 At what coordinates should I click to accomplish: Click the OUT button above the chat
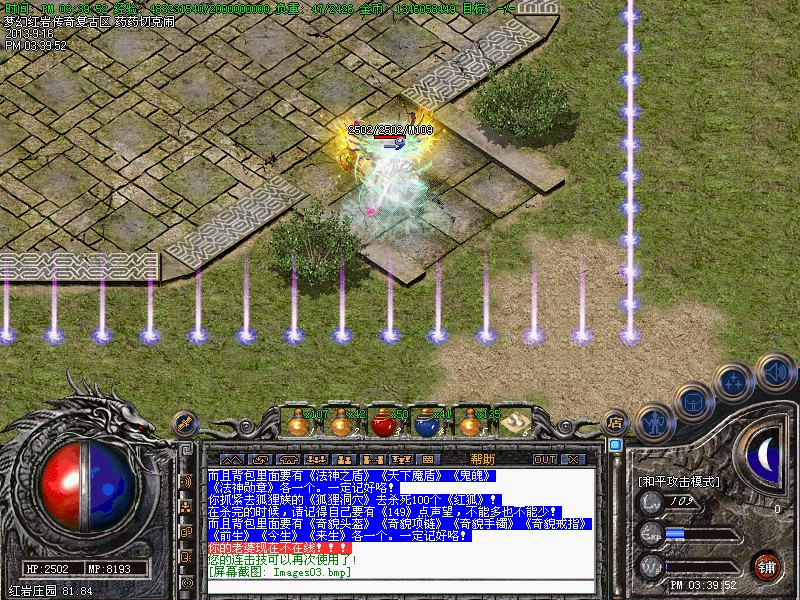coord(544,459)
